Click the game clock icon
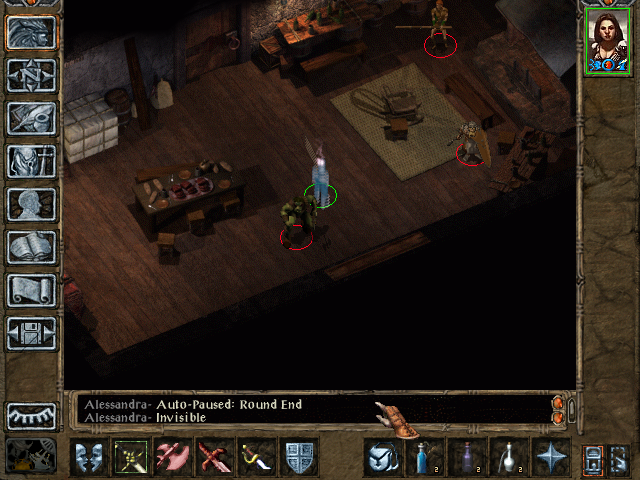This screenshot has height=480, width=640. pos(32,456)
